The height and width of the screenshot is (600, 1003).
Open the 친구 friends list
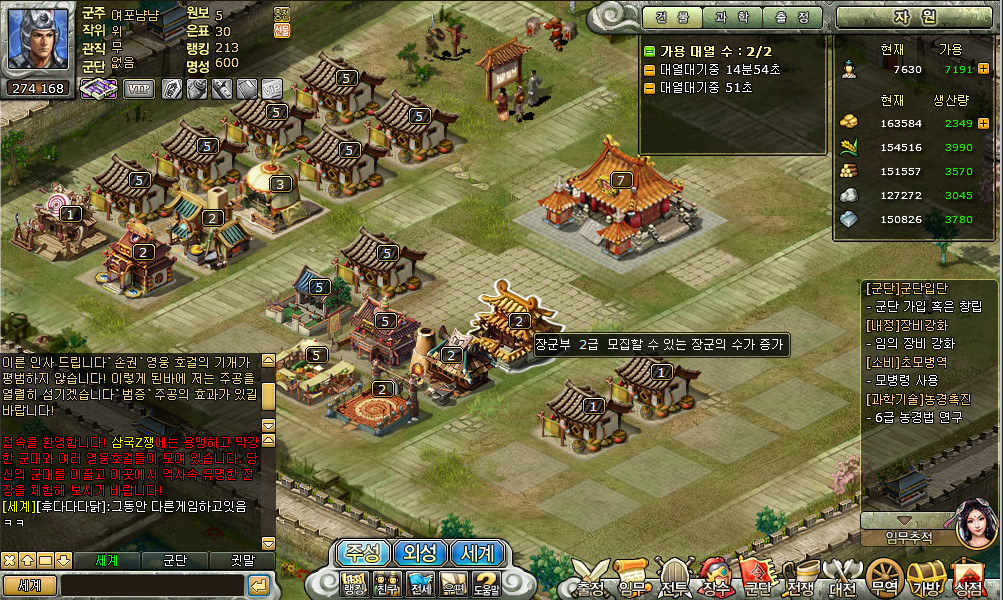(387, 583)
